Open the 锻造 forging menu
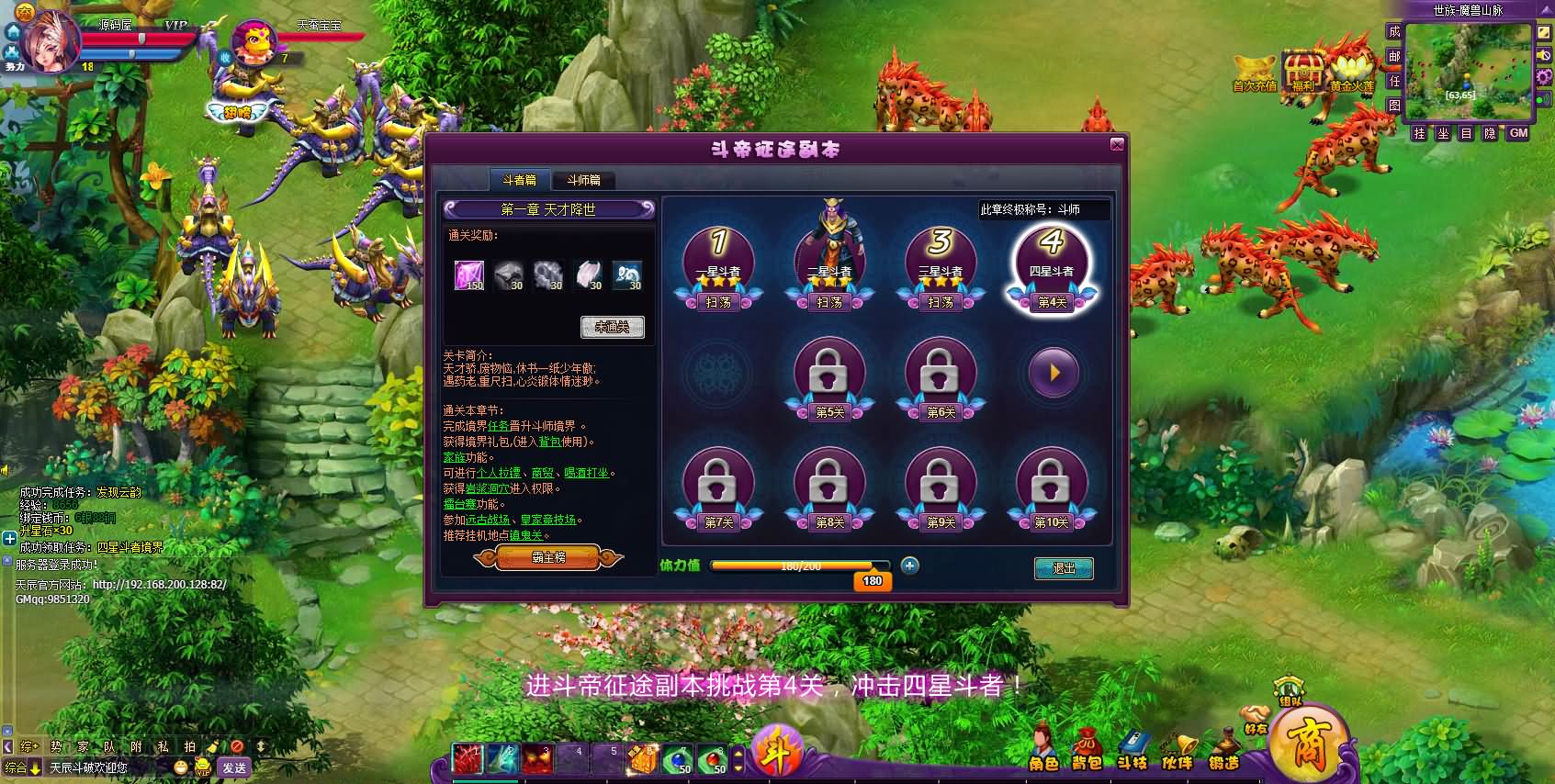1555x784 pixels. coord(1223,750)
